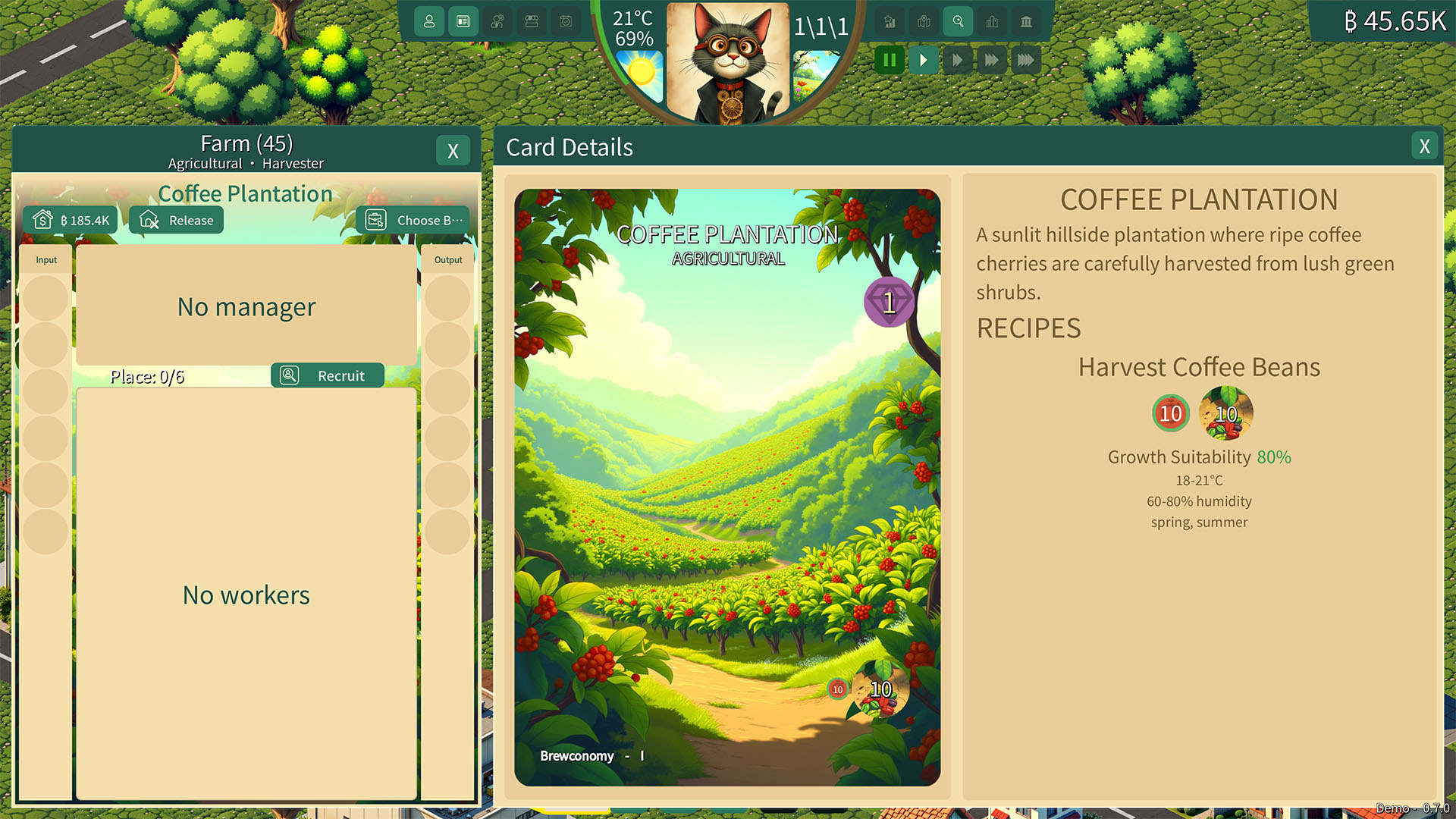Open the world map icon
The width and height of the screenshot is (1456, 819).
(924, 22)
